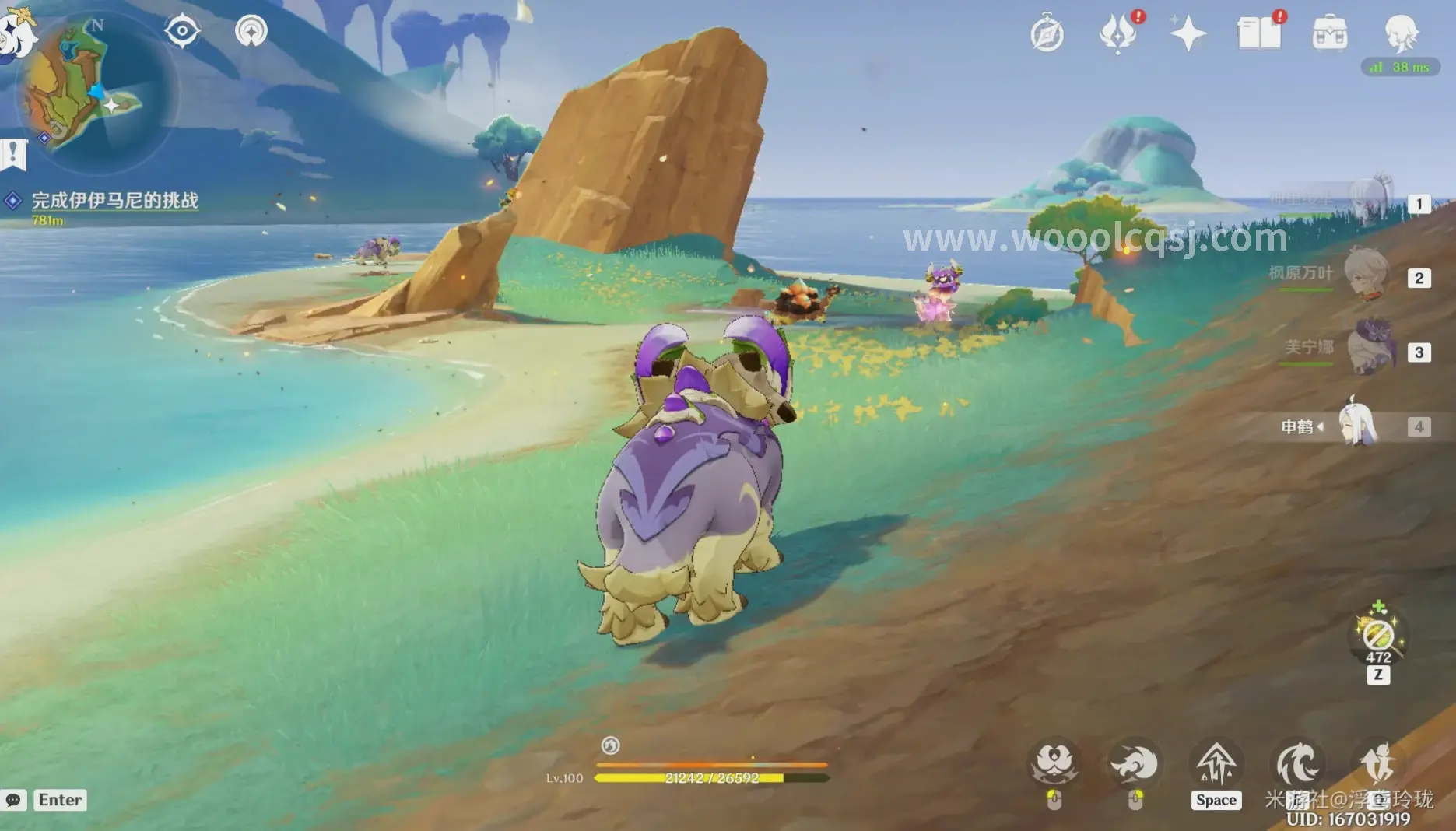Open the book icon with red alert

click(1258, 34)
